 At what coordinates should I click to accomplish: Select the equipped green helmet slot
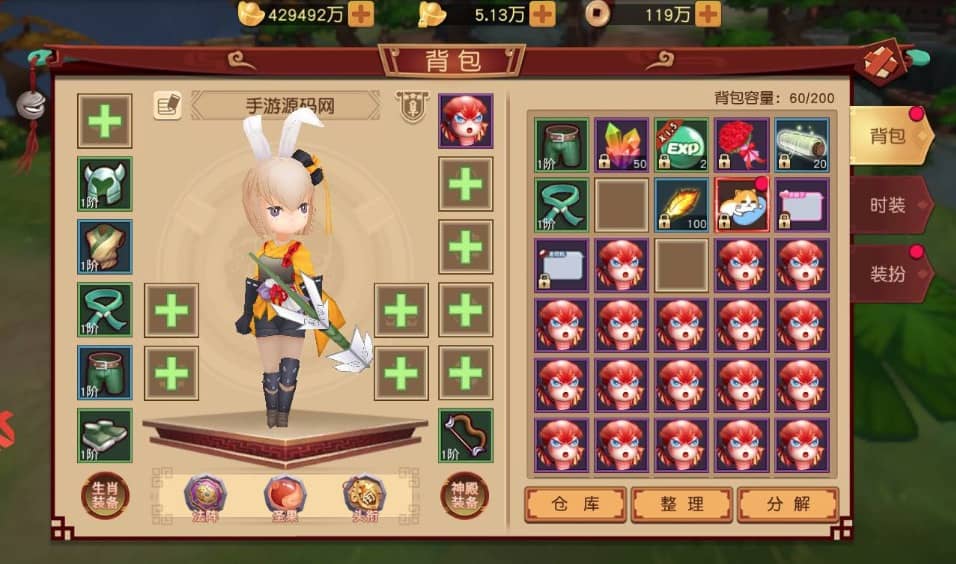[x=105, y=184]
